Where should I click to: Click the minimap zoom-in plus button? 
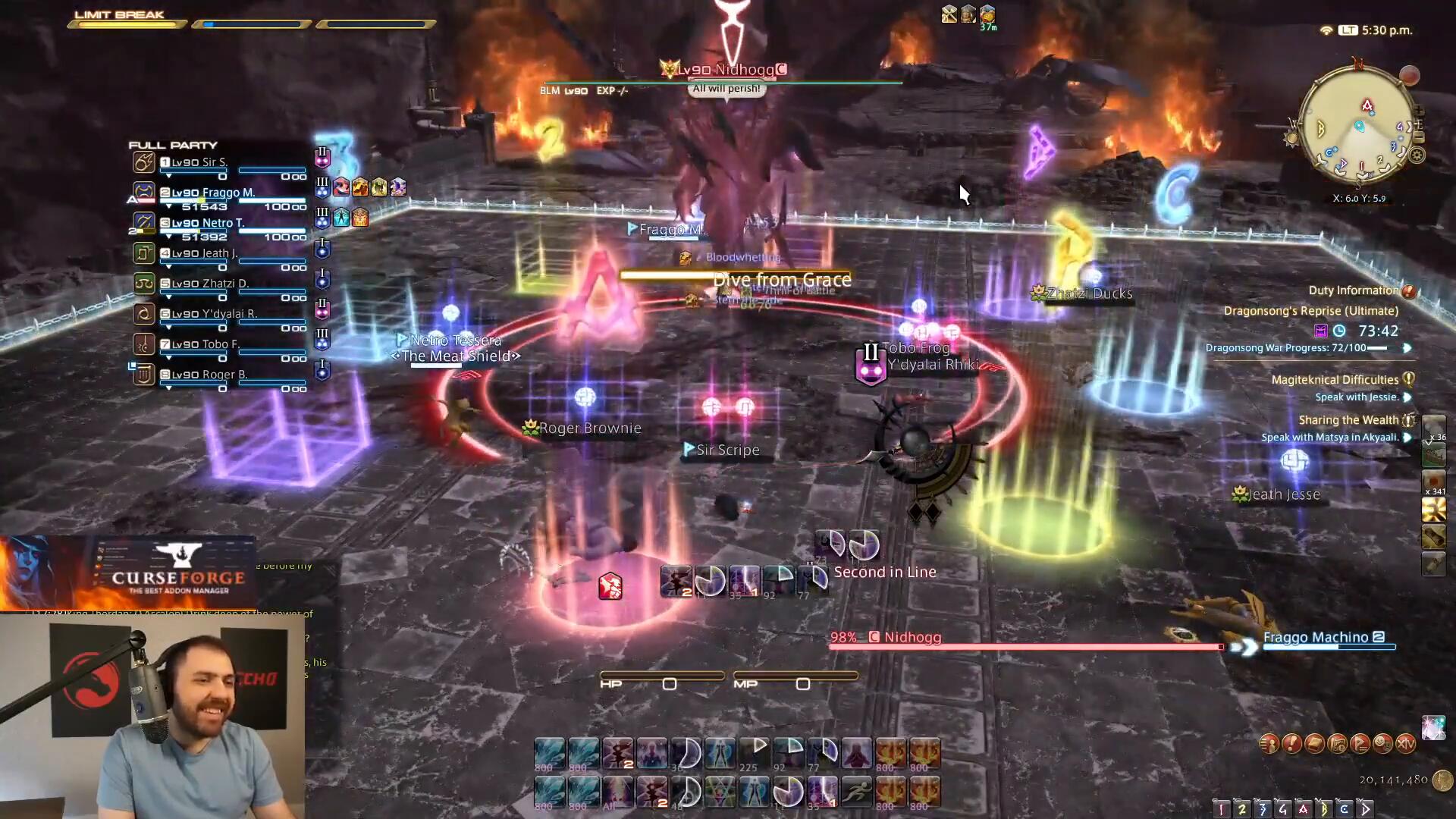click(x=1418, y=111)
